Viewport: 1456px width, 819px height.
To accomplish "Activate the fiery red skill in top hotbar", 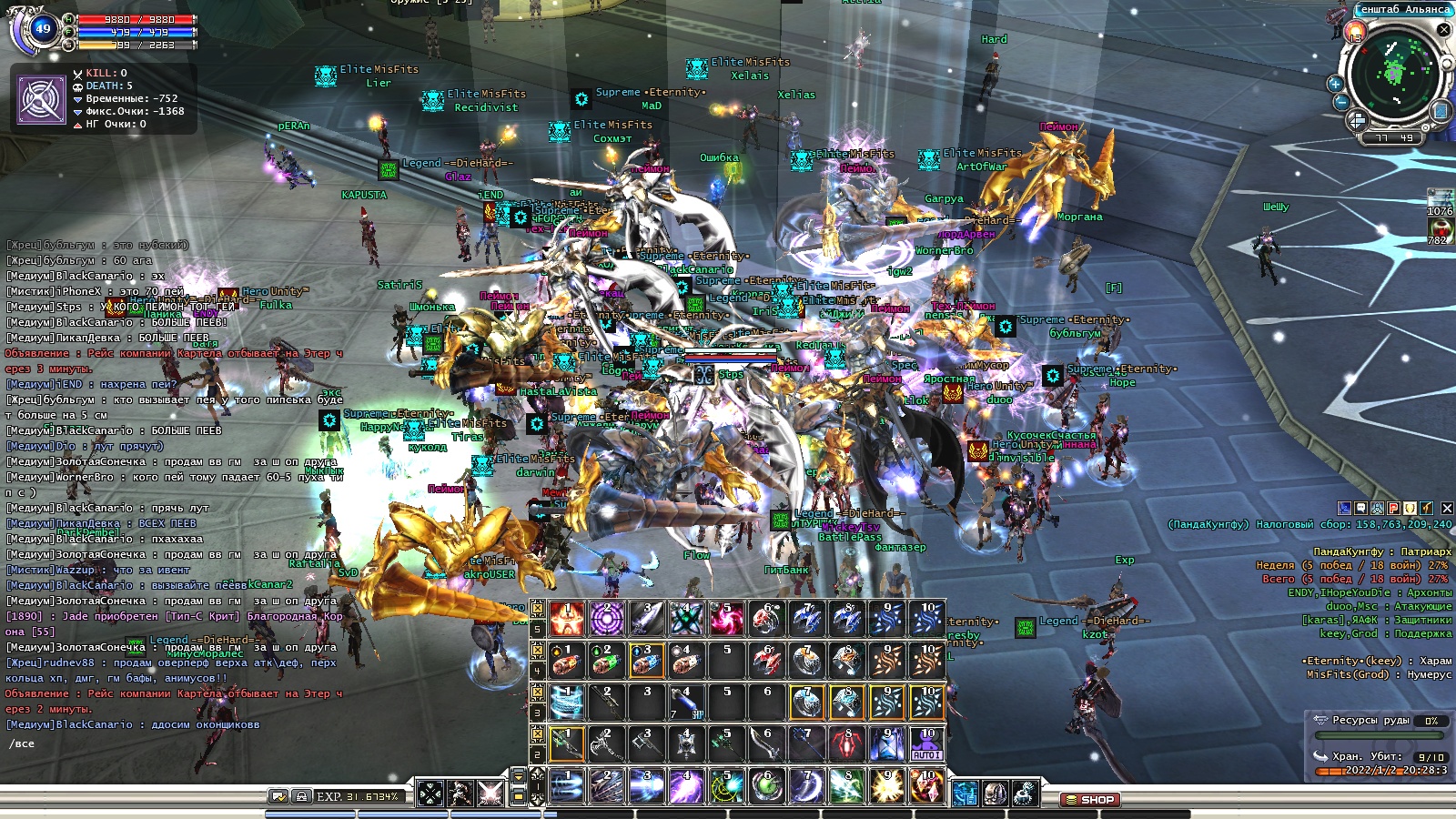I will 566,619.
